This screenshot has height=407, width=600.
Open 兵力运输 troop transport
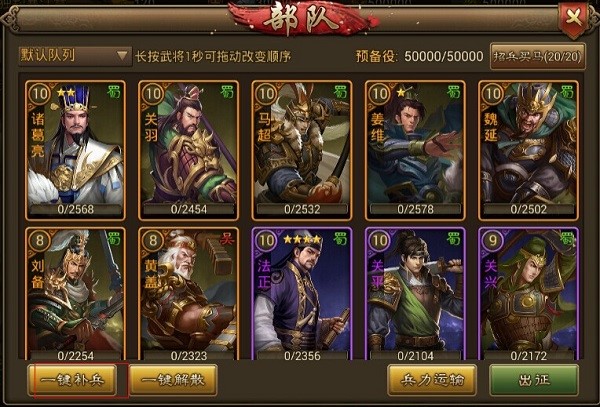coord(431,380)
